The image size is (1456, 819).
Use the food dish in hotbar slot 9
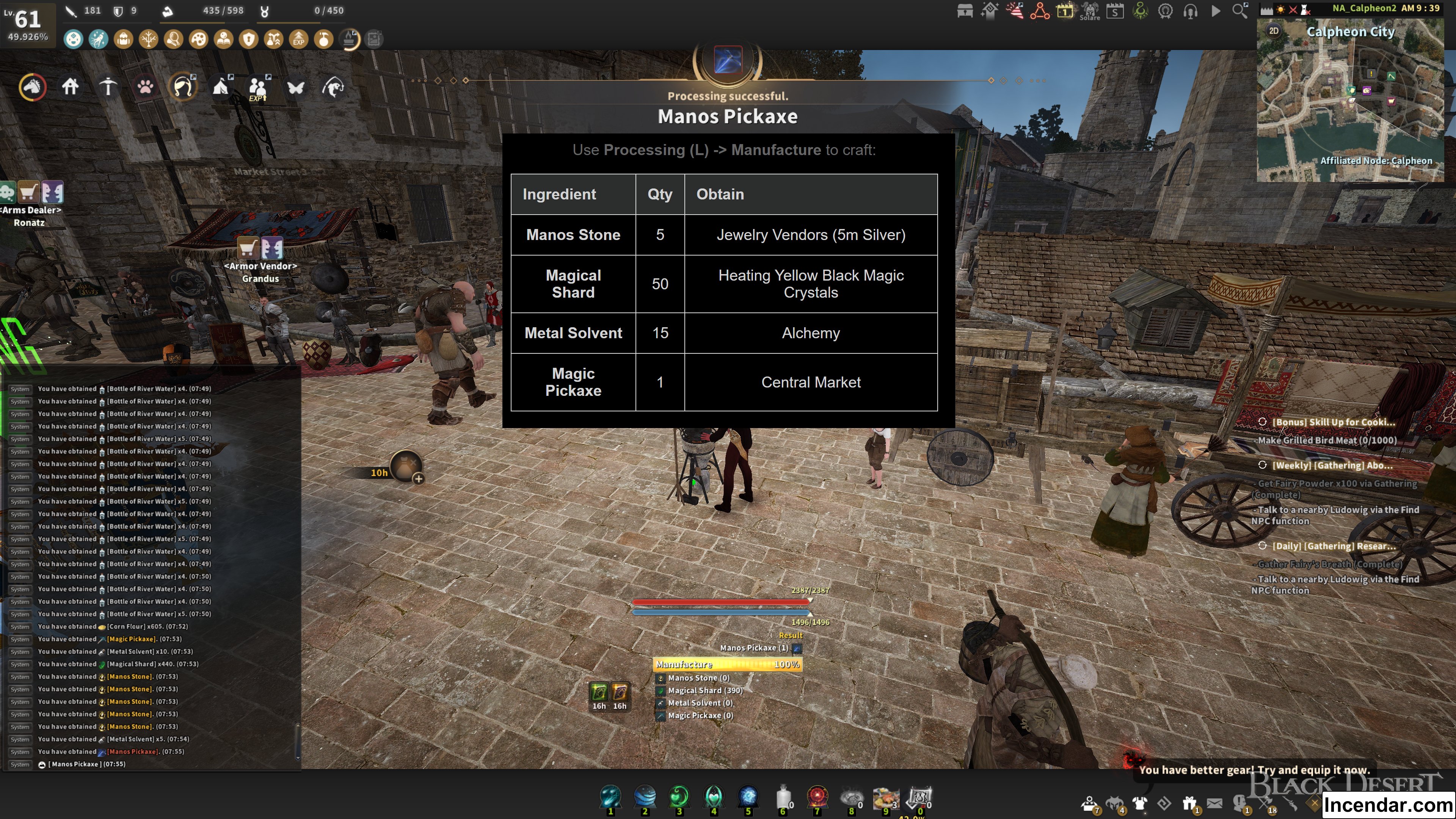click(x=886, y=797)
